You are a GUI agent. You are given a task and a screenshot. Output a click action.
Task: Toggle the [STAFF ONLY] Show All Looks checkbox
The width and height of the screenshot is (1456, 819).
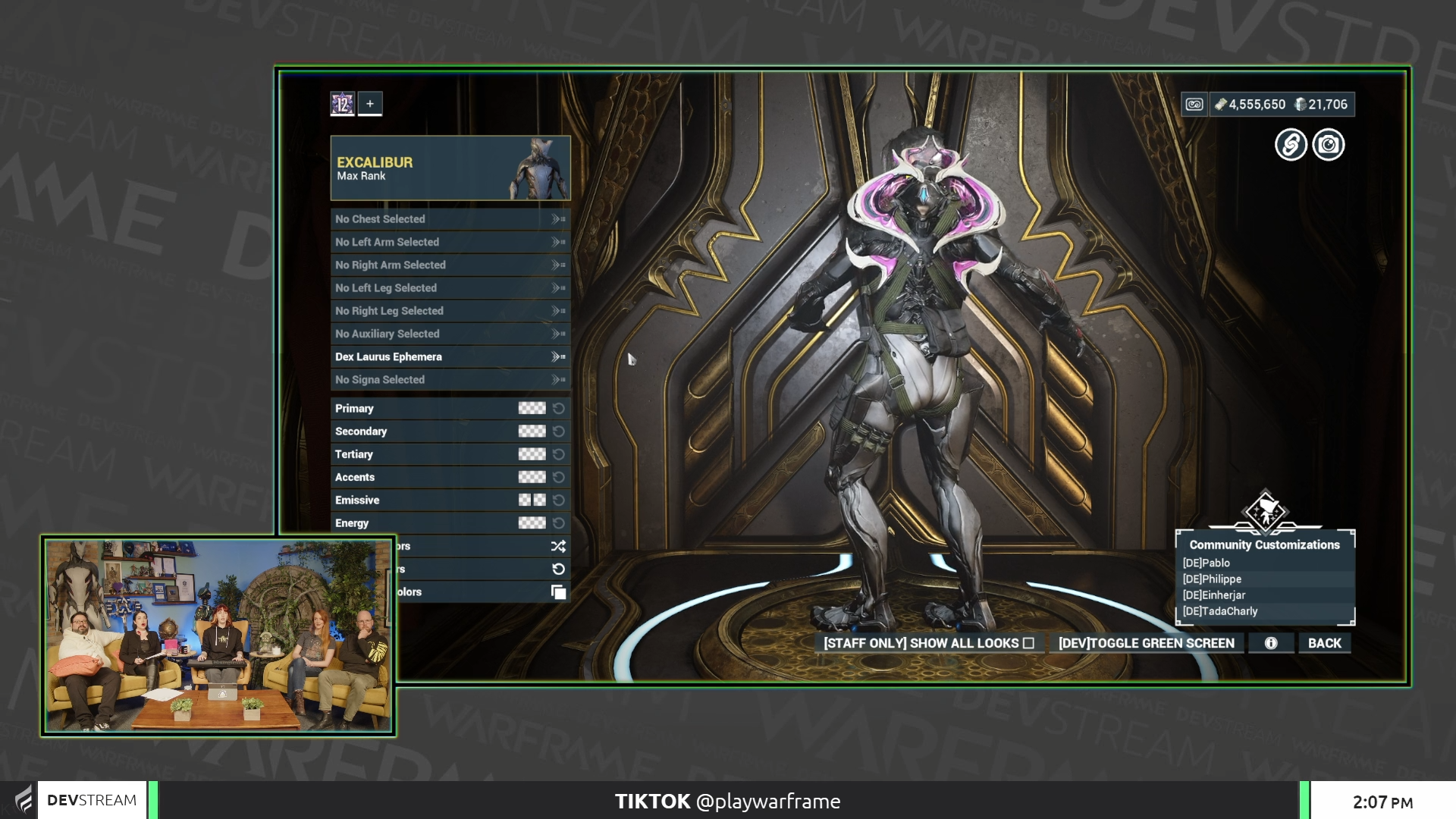pos(1028,643)
